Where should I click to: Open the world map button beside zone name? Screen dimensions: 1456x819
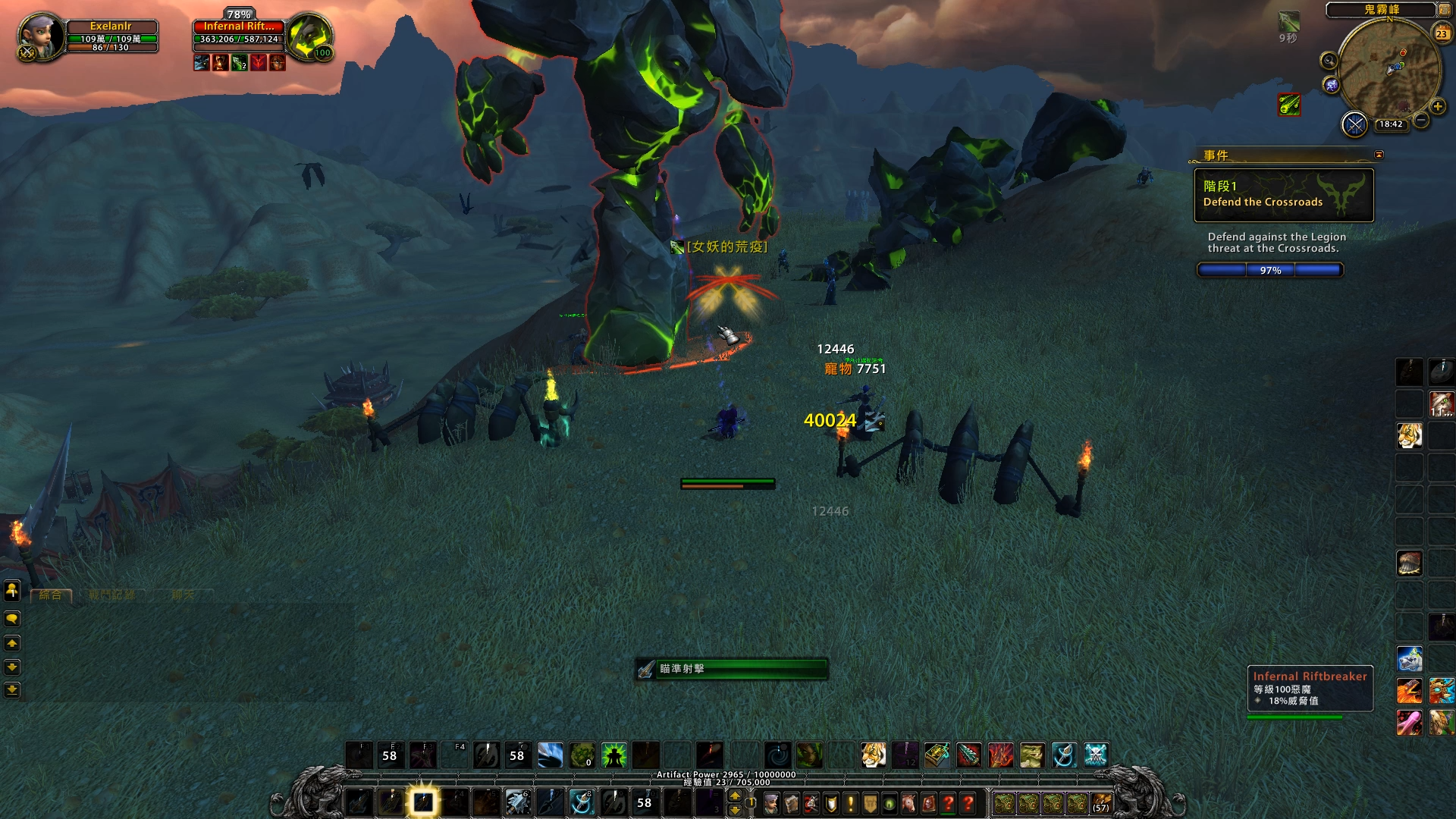(1445, 9)
